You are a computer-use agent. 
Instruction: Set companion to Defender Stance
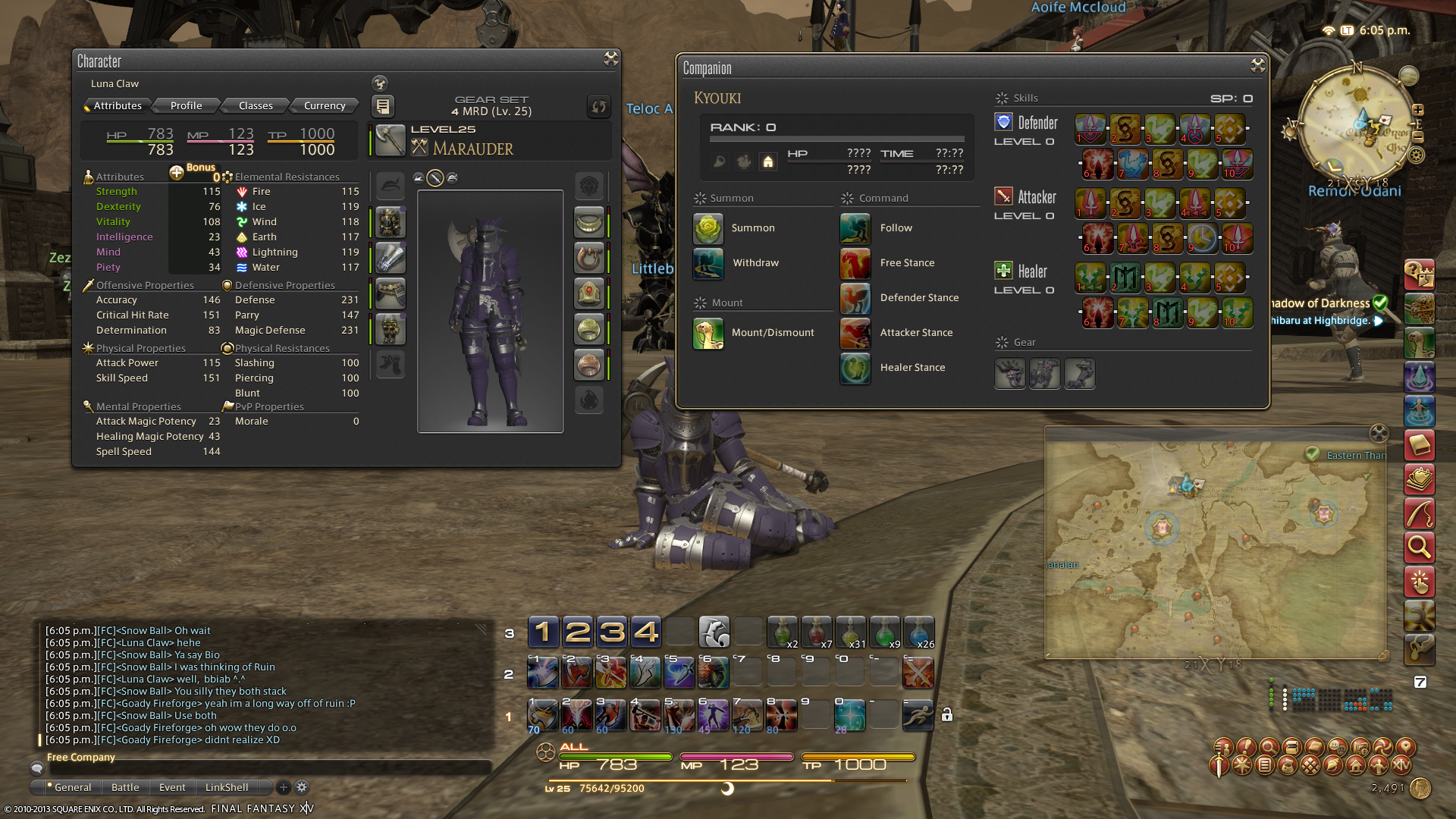pos(855,298)
